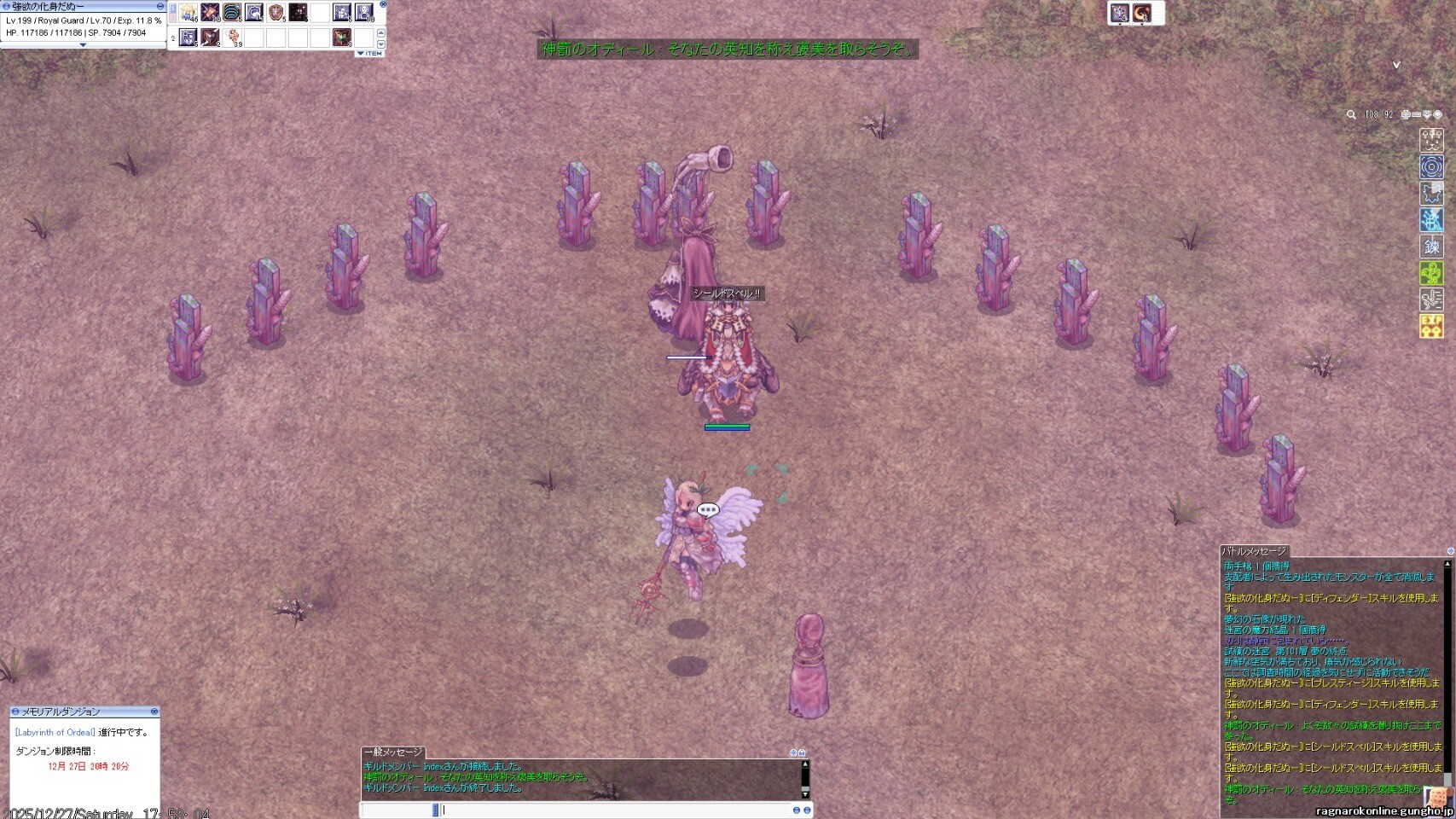Use the winged character item in hotbar row 2
The image size is (1456, 819).
(233, 38)
